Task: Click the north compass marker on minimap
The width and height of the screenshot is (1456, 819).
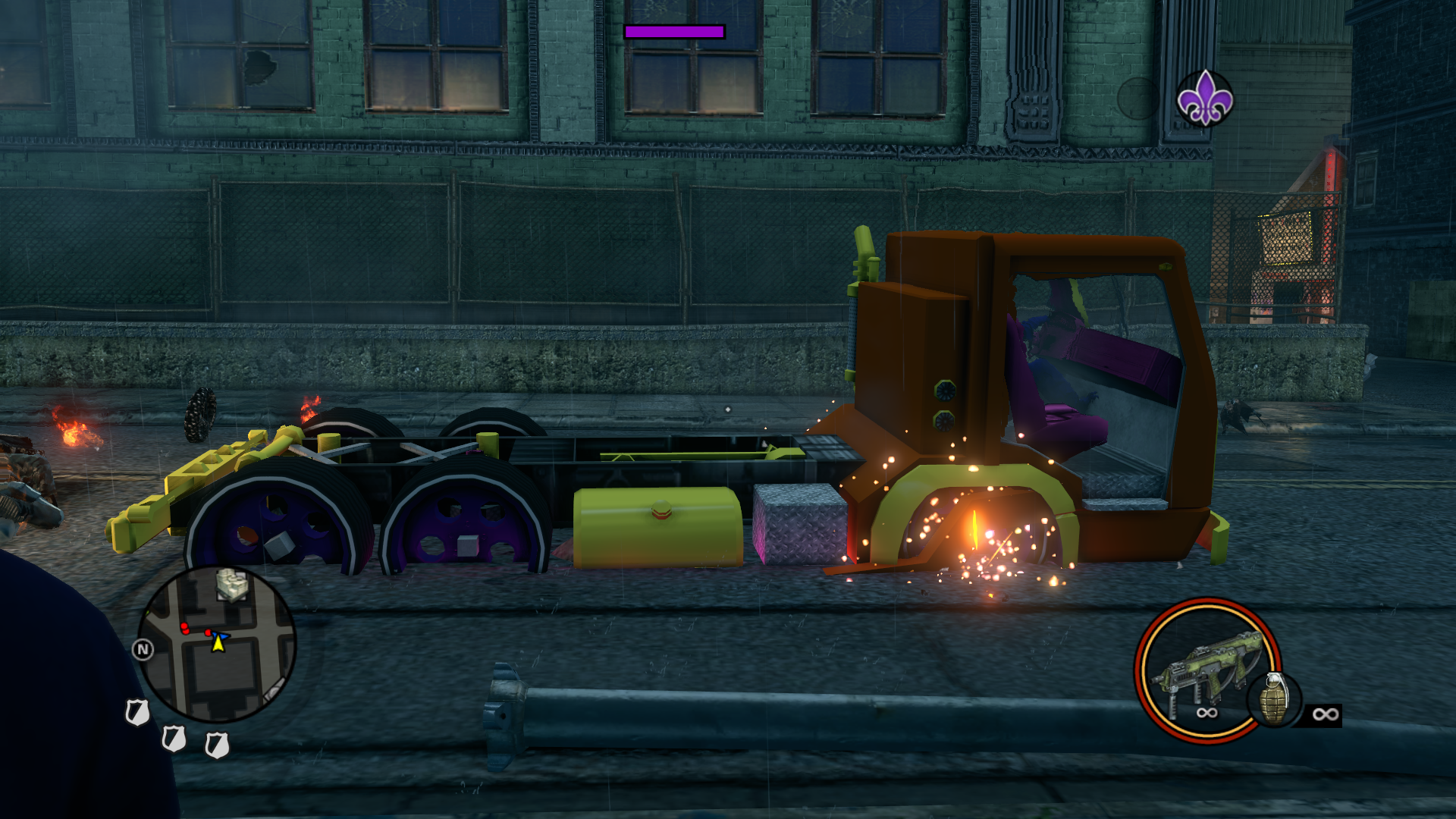Action: [x=143, y=650]
